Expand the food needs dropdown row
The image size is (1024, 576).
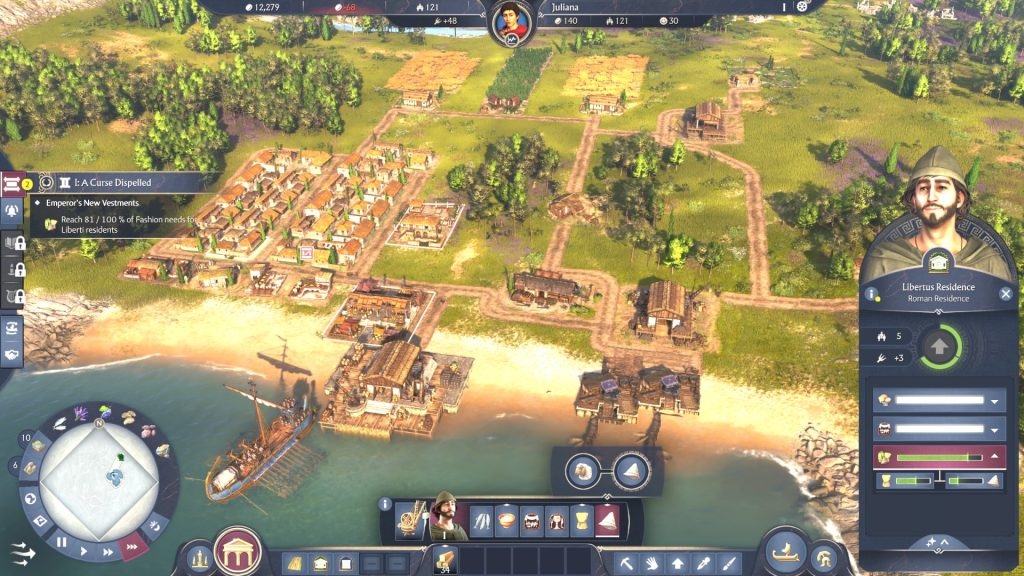click(x=994, y=400)
